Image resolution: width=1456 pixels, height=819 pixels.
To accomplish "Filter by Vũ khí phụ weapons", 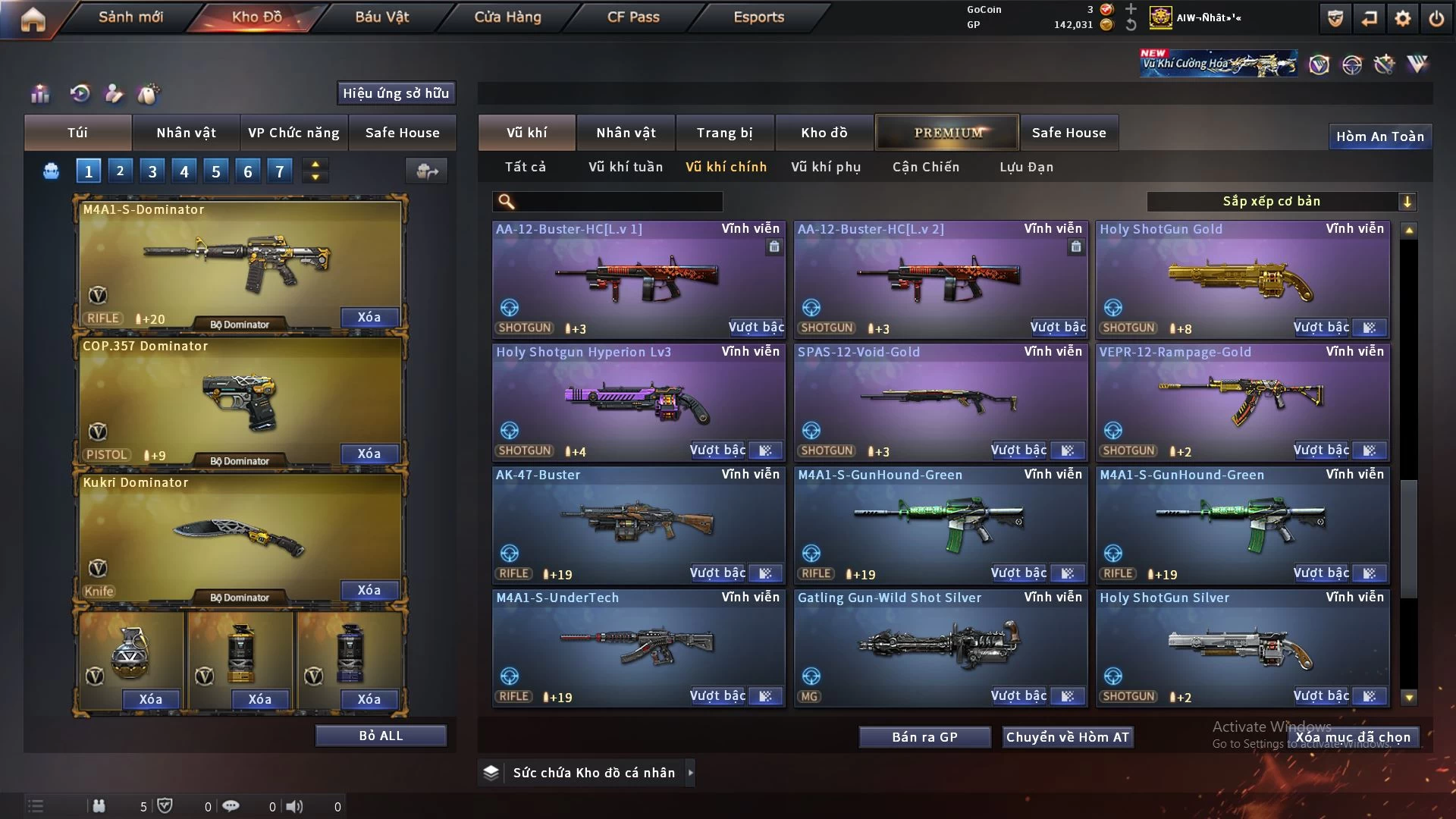I will pos(826,167).
